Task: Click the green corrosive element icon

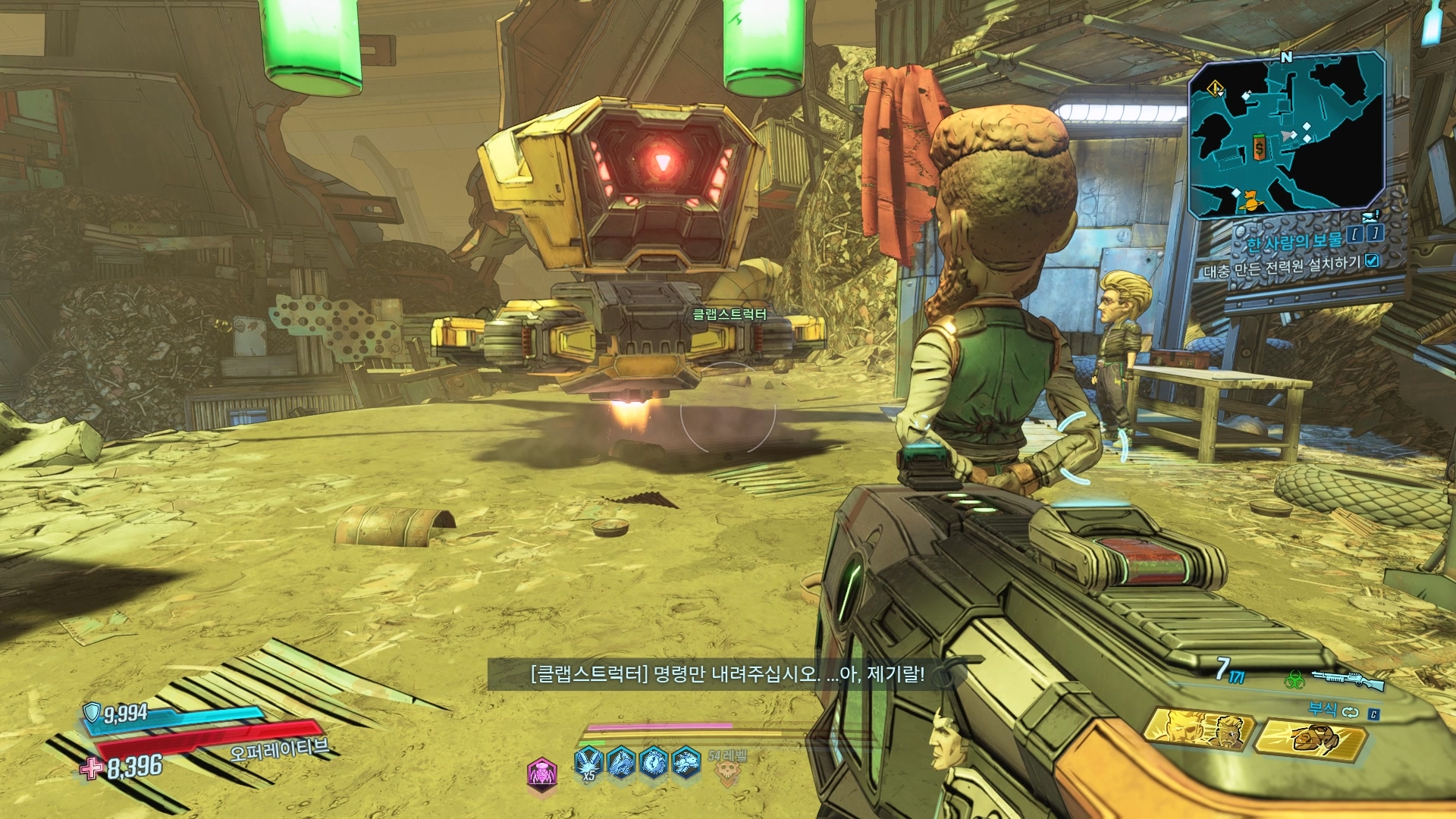Action: [1295, 679]
